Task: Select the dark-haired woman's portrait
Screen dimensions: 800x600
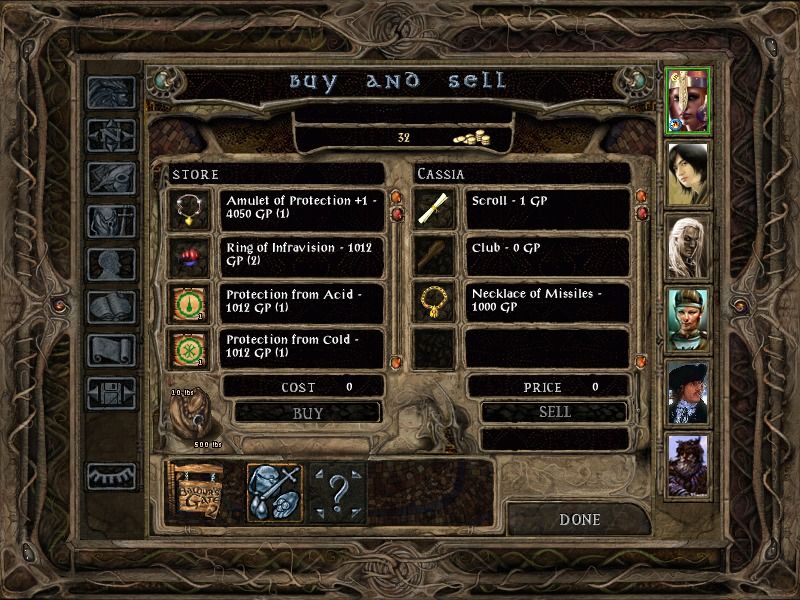Action: 688,173
